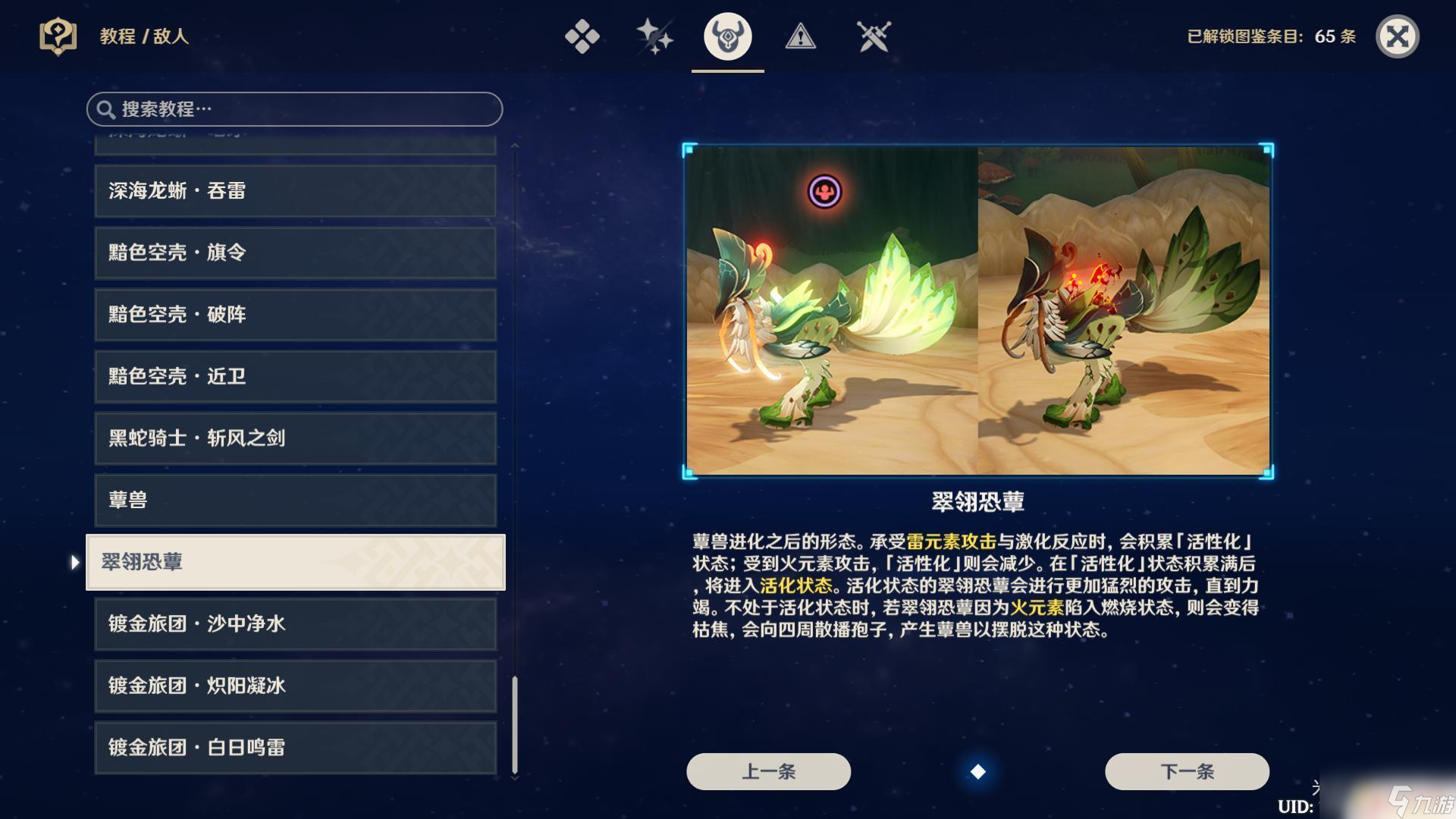
Task: Click the 上一条 button
Action: pyautogui.click(x=767, y=770)
